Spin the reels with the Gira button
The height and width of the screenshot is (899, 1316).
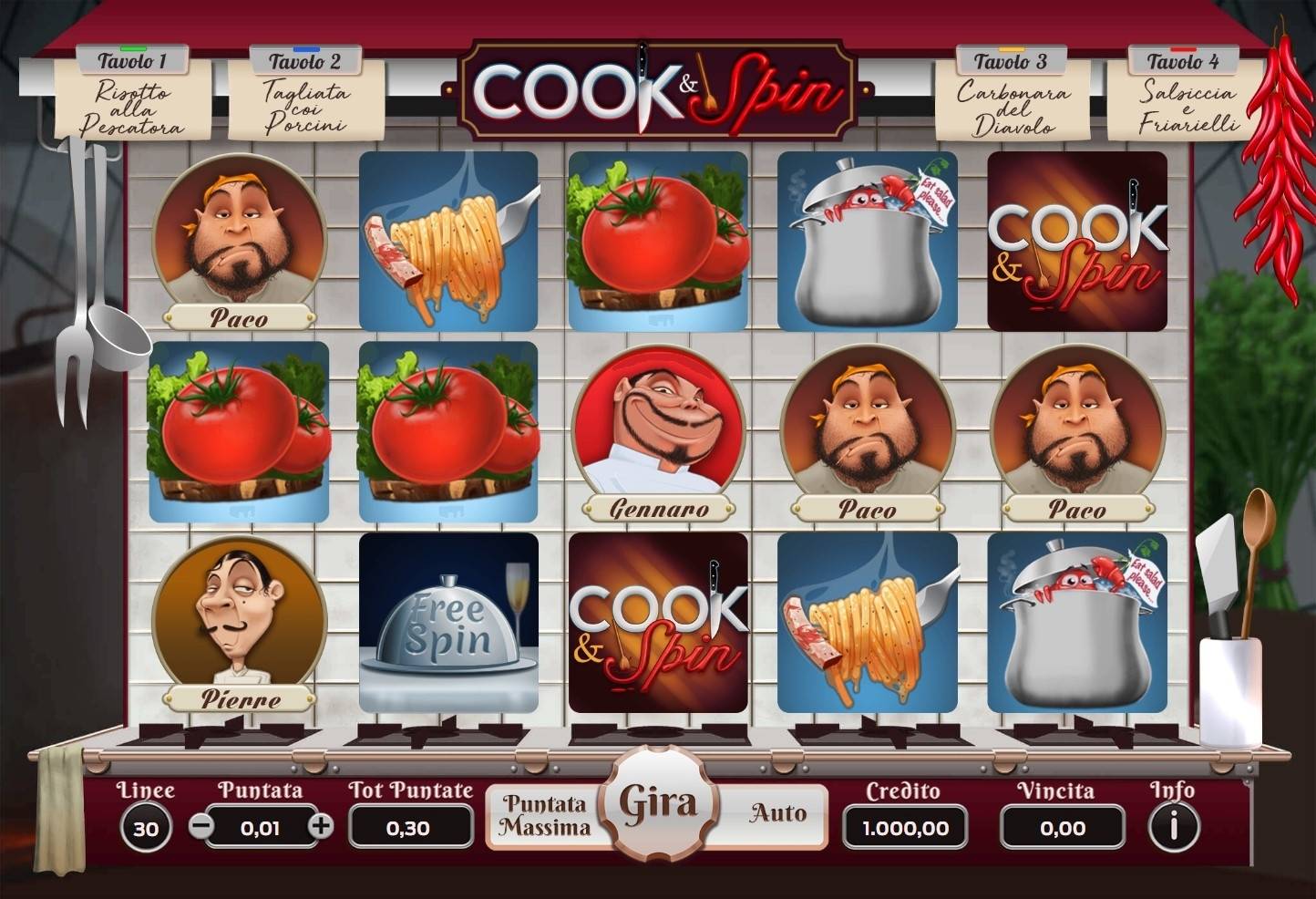click(x=658, y=807)
